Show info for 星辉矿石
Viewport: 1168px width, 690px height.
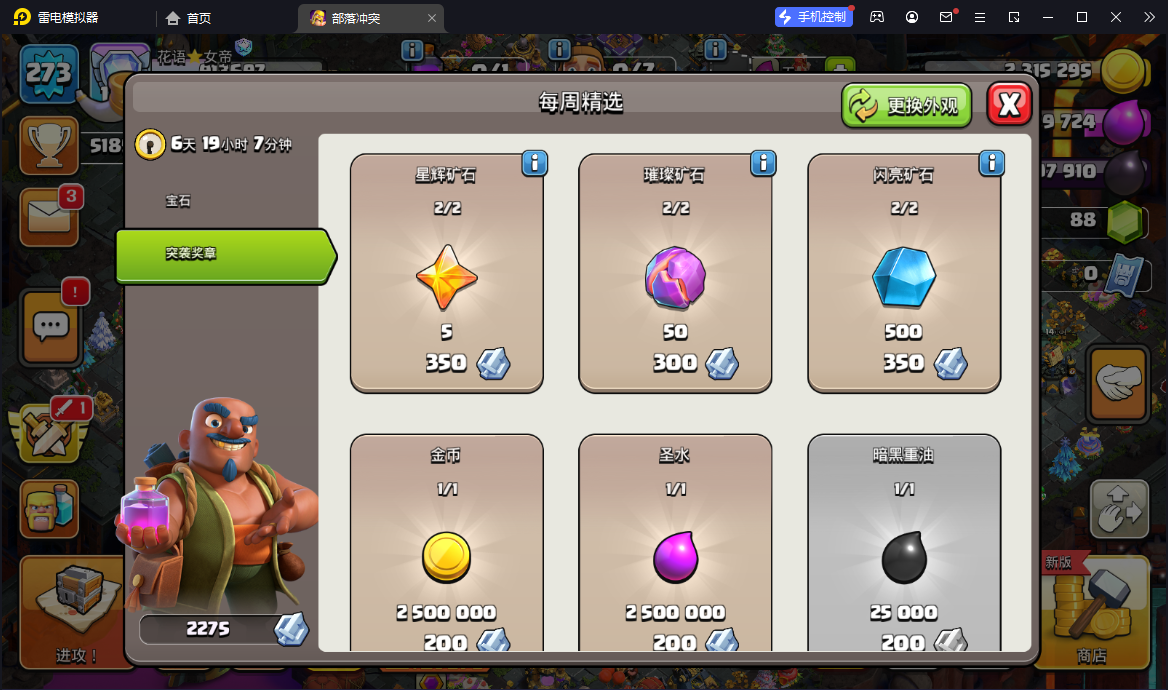pyautogui.click(x=535, y=163)
